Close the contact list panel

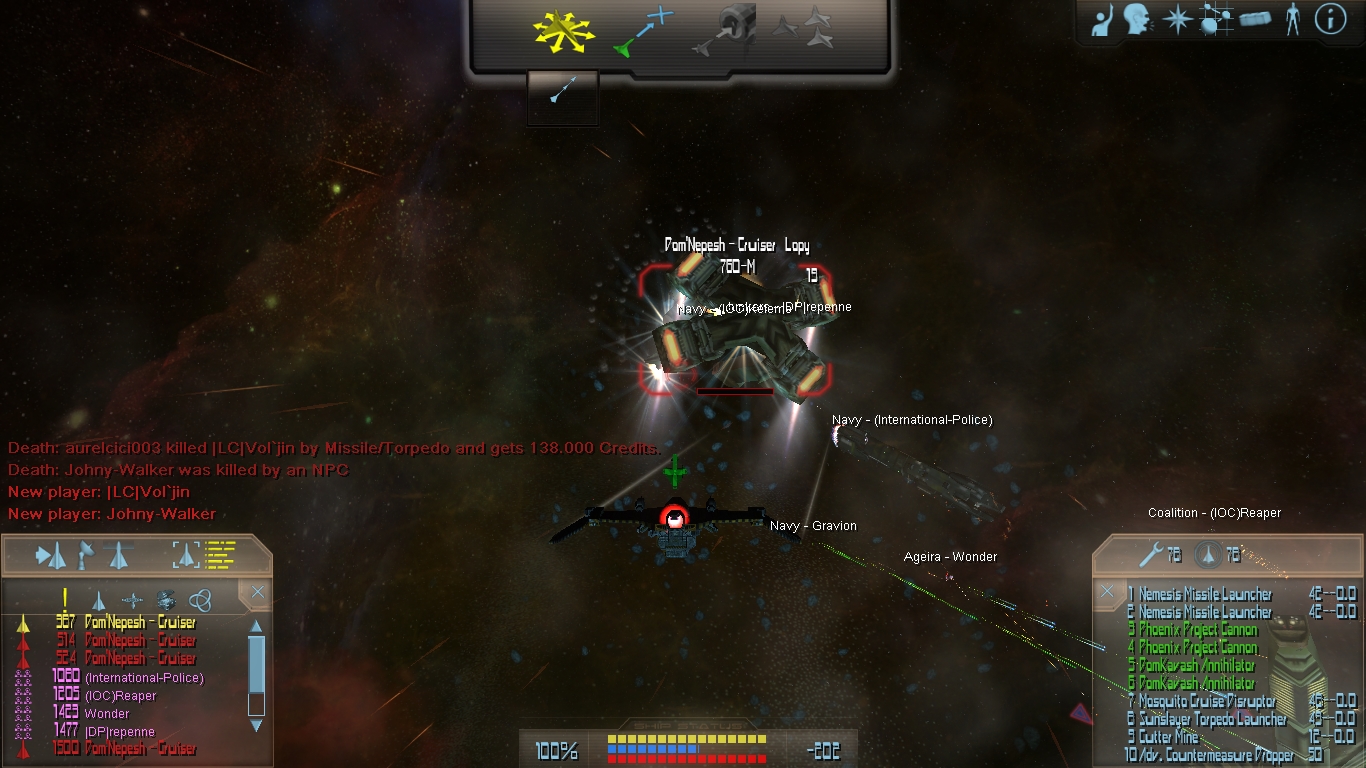[258, 593]
